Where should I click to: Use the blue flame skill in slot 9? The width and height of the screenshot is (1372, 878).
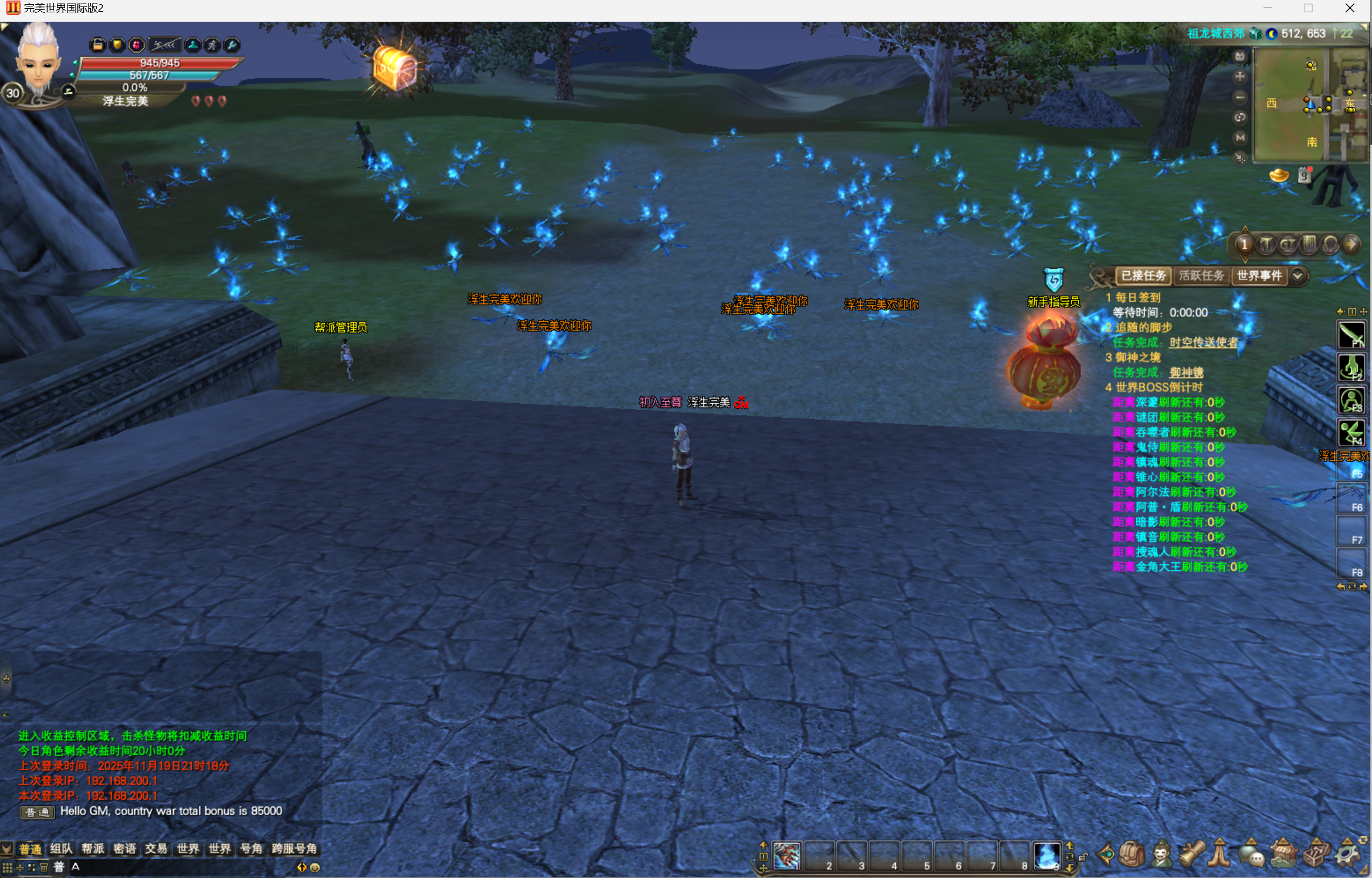coord(1046,856)
